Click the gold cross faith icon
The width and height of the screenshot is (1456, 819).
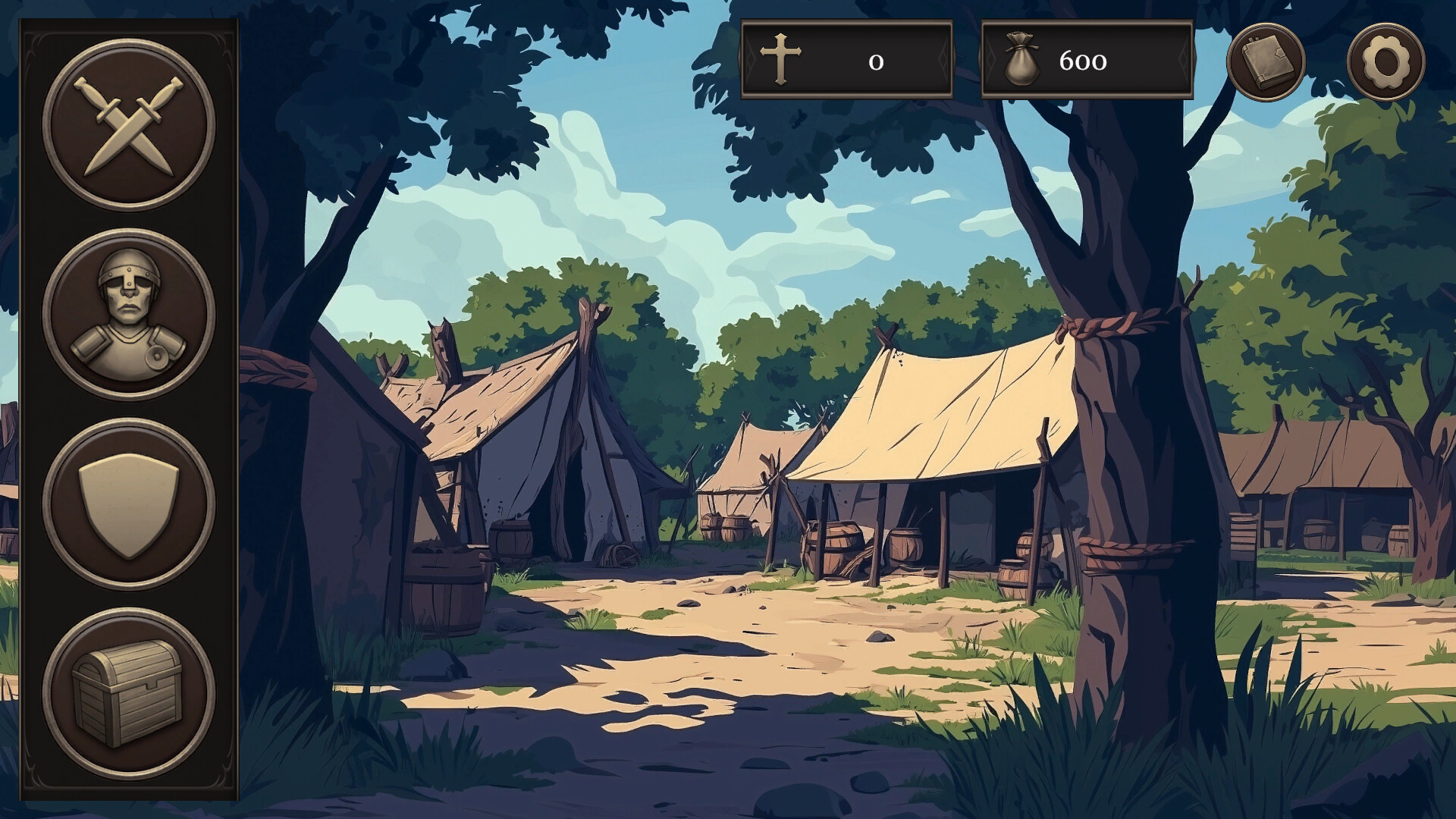780,61
